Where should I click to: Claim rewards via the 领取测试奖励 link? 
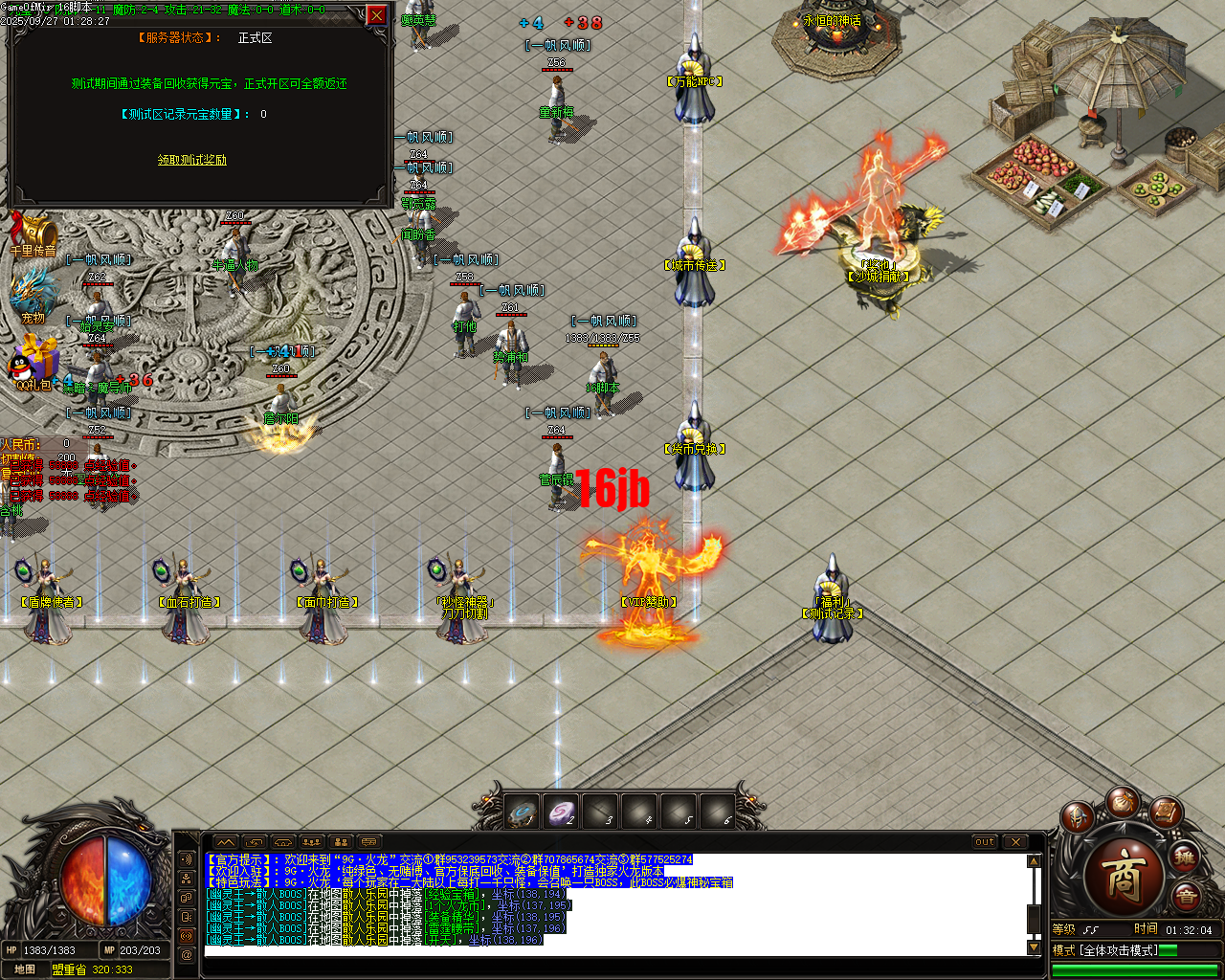click(189, 157)
